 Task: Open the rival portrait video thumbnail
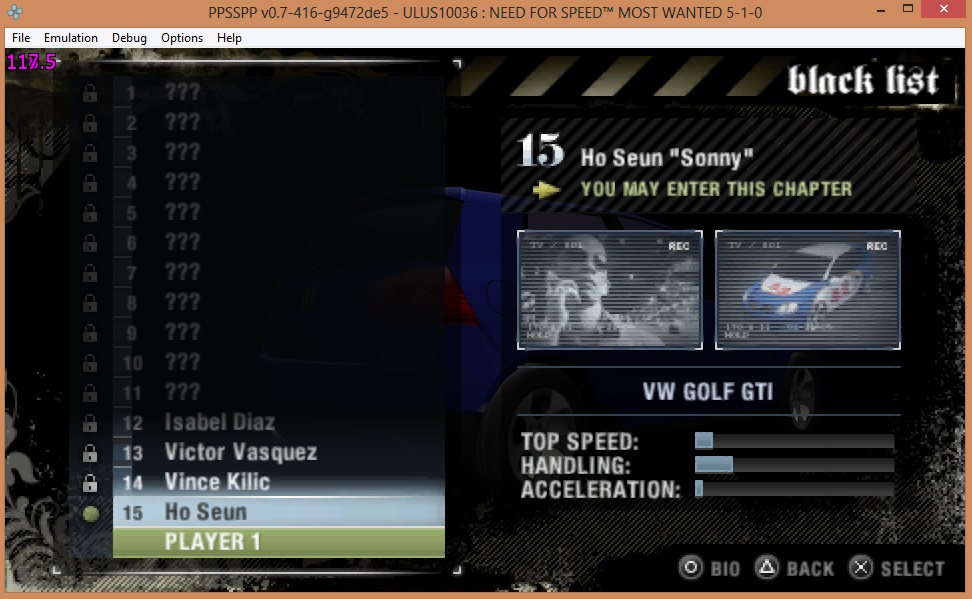tap(609, 290)
